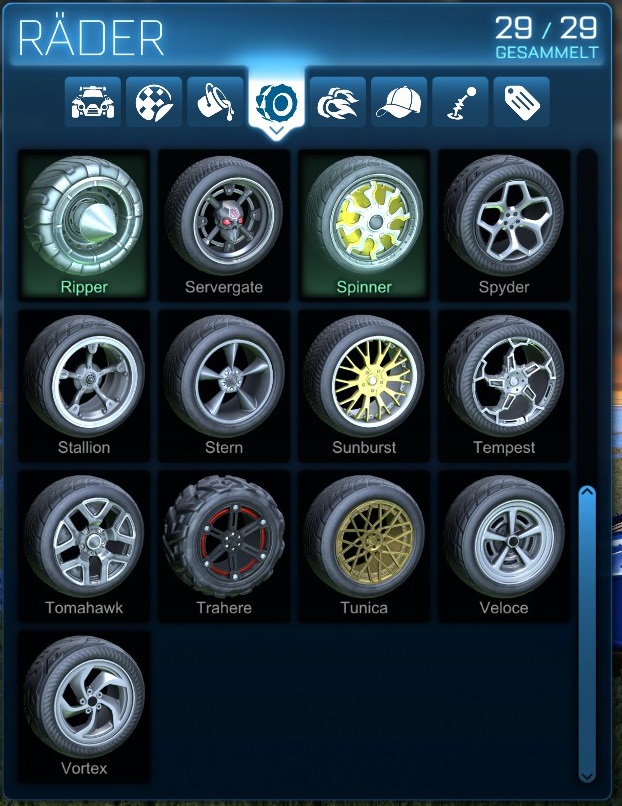Open the price tag tab
Screen dimensions: 622x806
pos(521,102)
